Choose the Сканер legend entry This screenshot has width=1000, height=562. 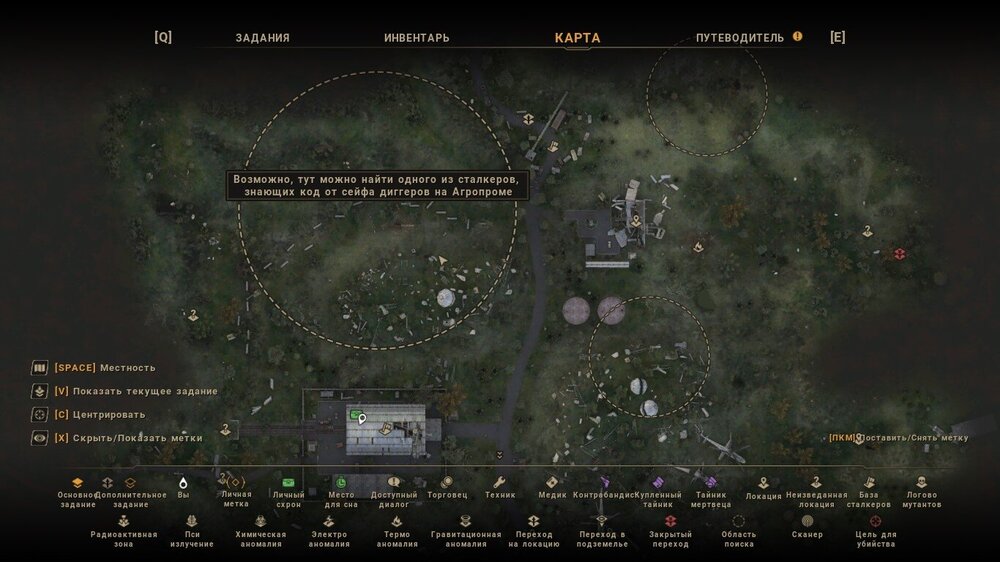(807, 527)
